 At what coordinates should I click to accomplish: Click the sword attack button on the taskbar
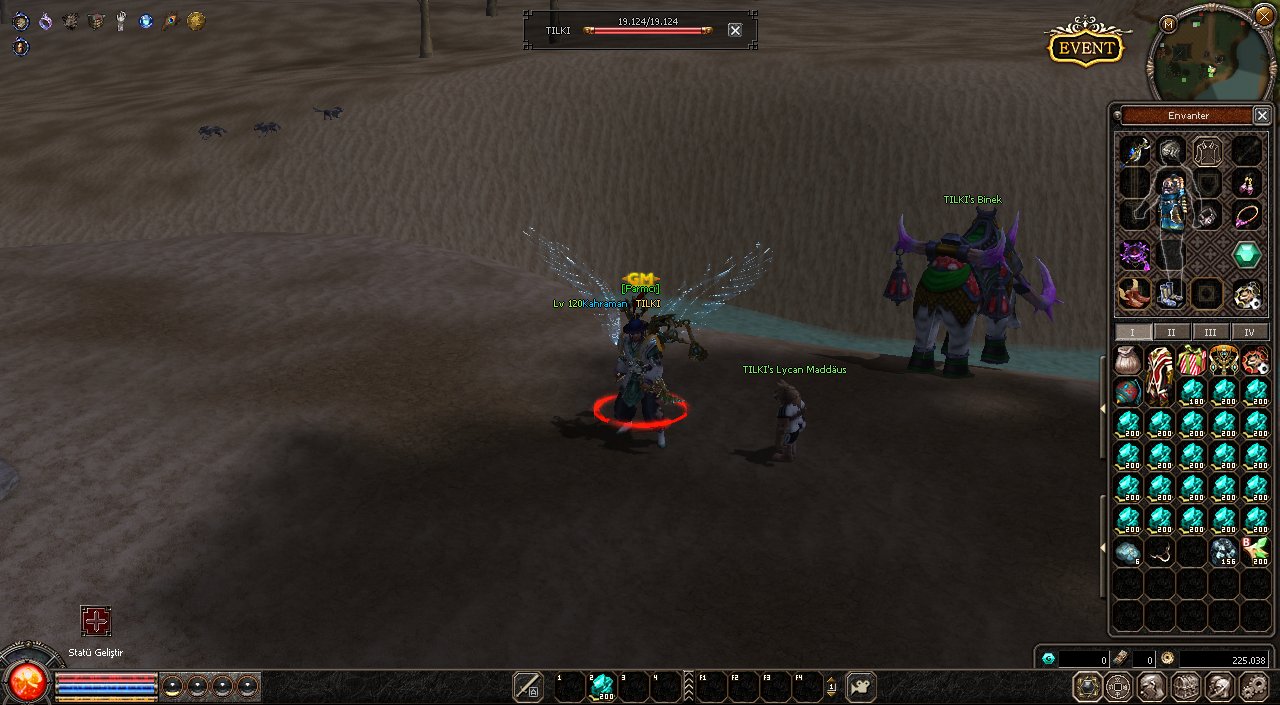tap(527, 687)
